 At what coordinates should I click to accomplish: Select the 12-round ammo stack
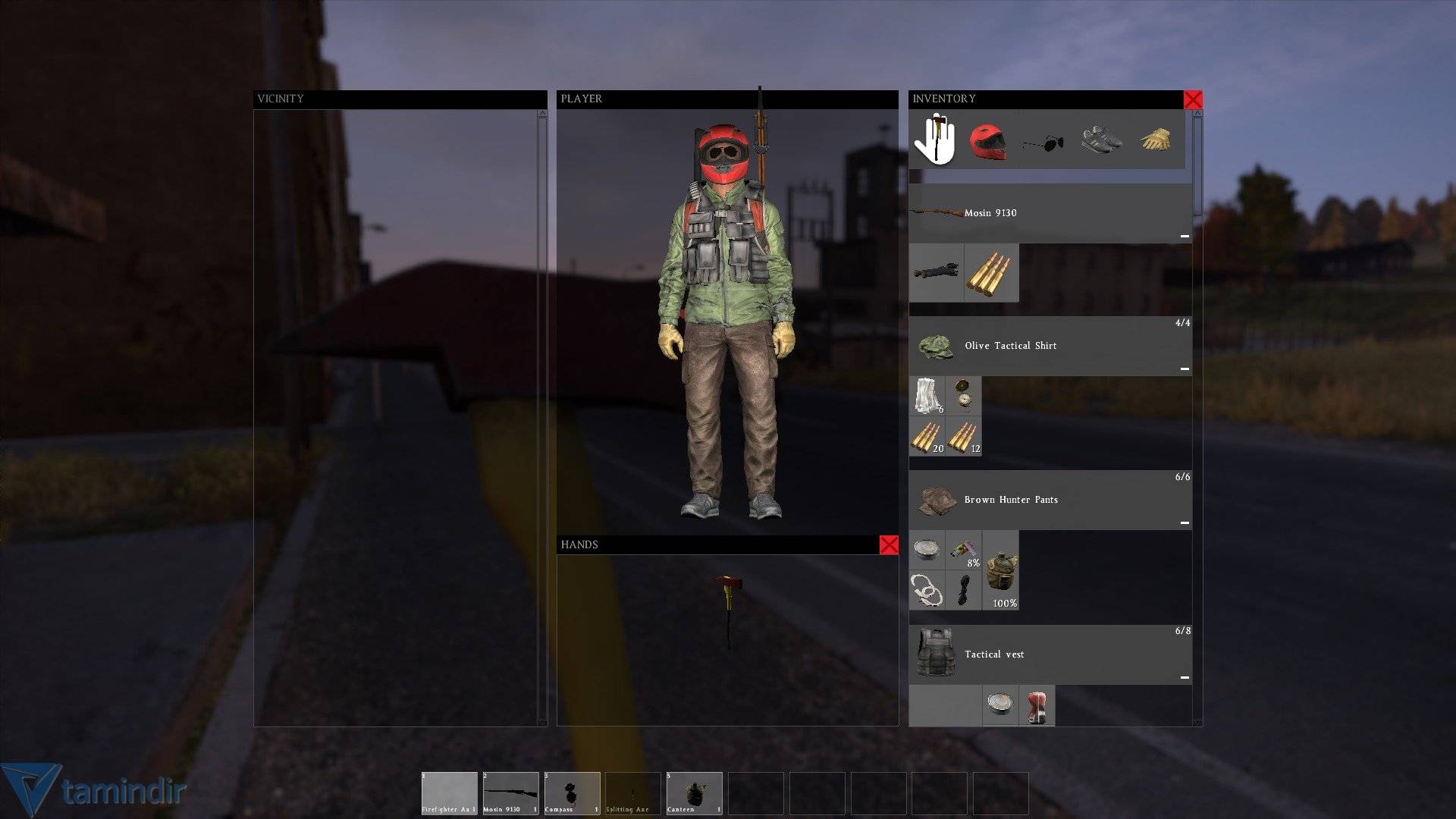[x=963, y=437]
